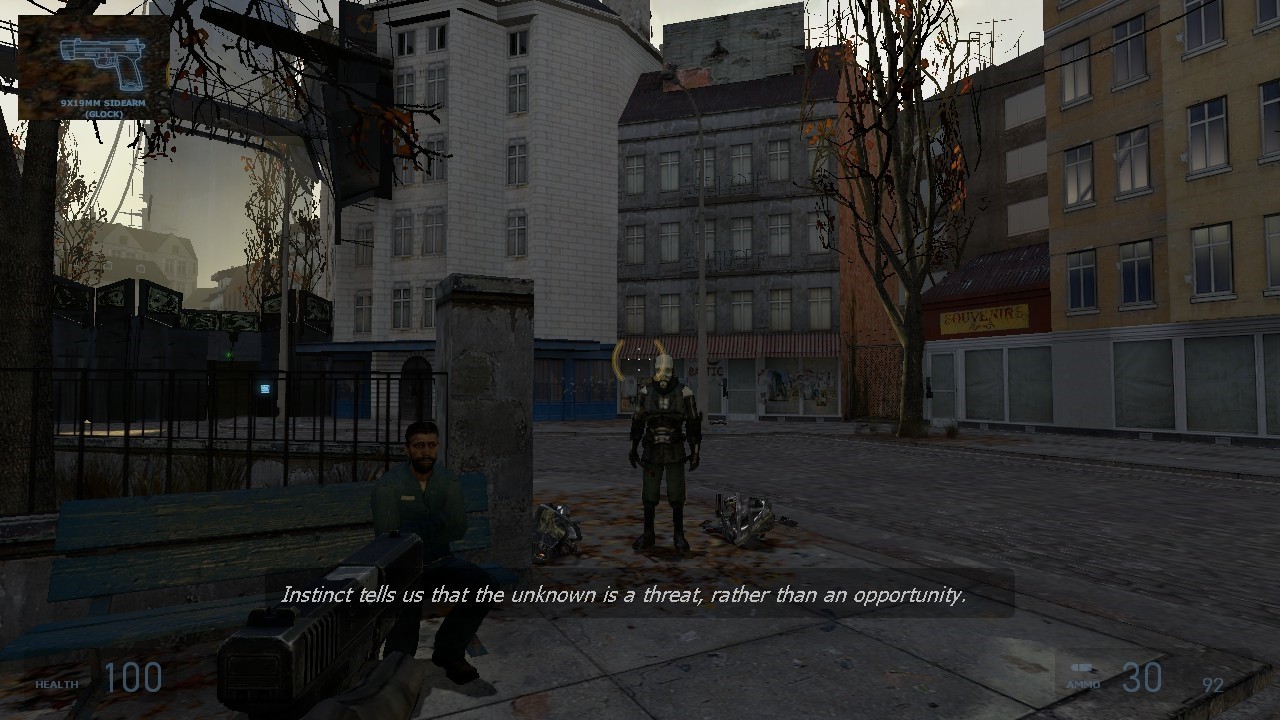
Task: Toggle the HEALTH label display
Action: click(57, 684)
